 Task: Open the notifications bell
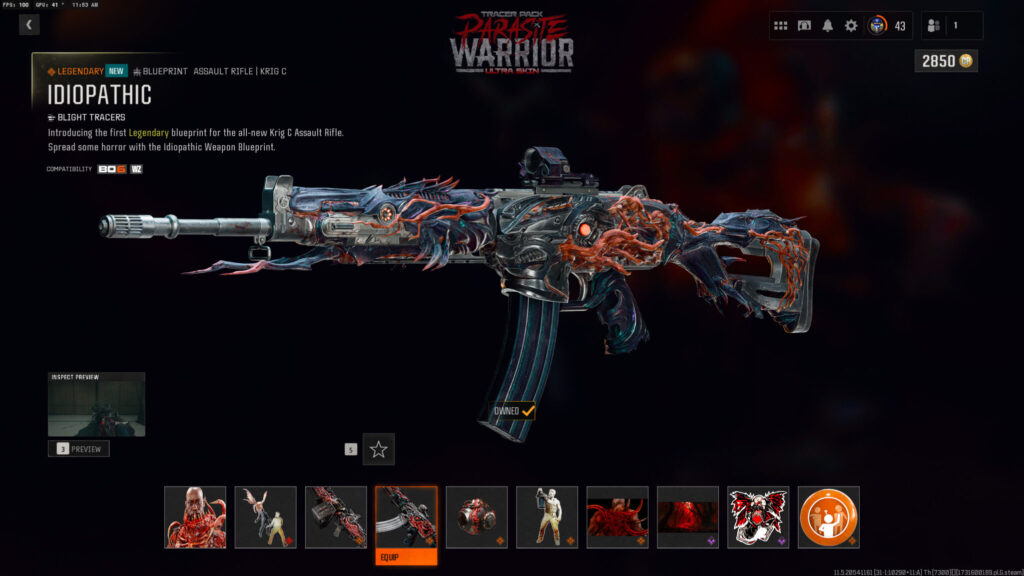point(827,26)
